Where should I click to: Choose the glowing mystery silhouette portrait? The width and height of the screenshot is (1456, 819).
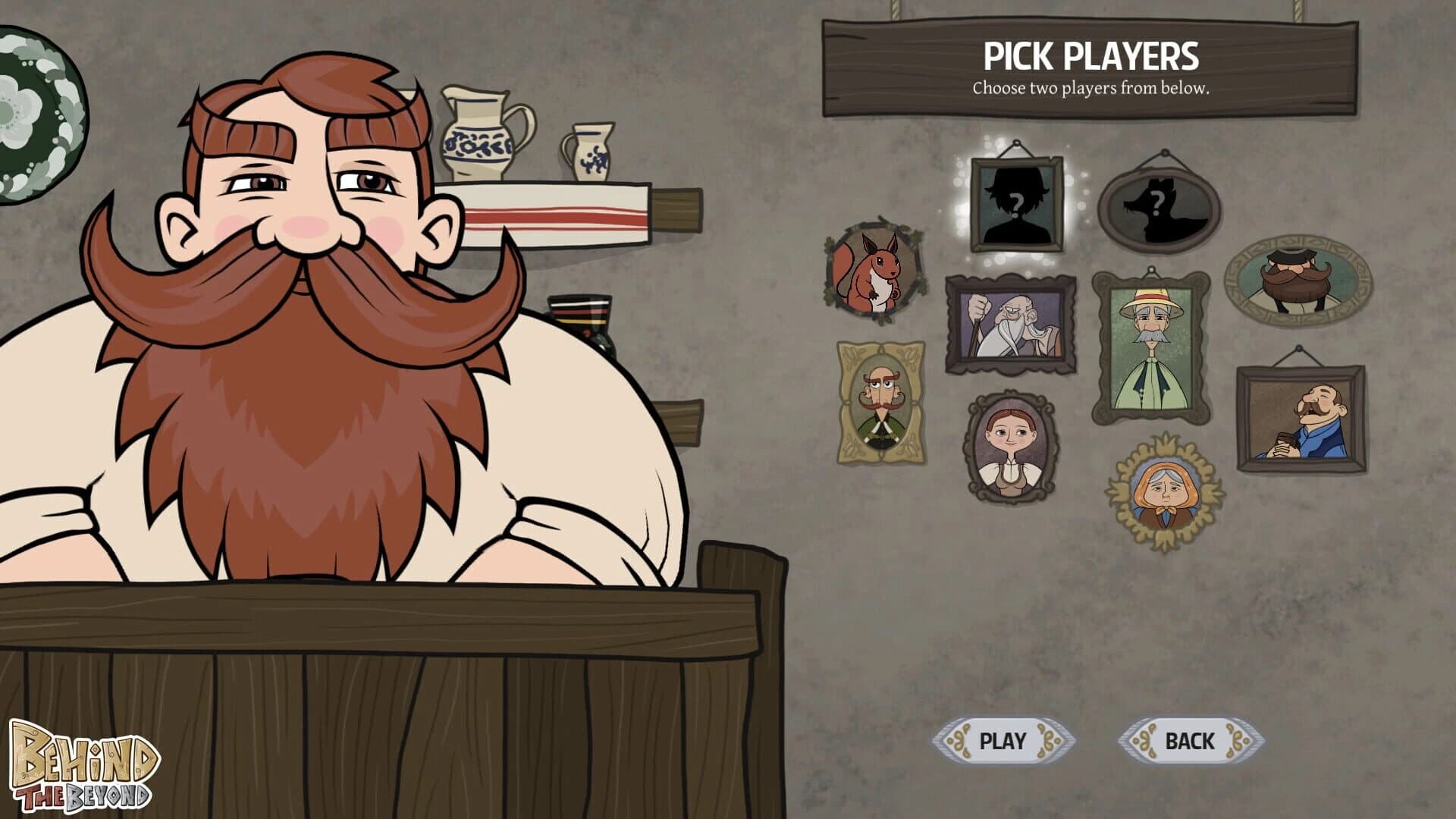1016,203
